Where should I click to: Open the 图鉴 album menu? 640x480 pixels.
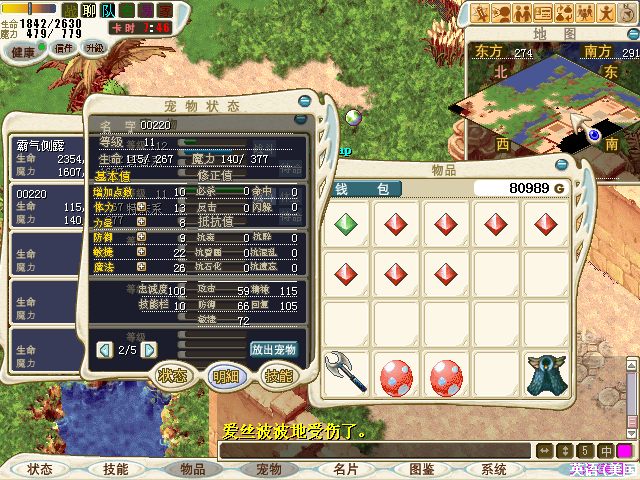pyautogui.click(x=421, y=468)
